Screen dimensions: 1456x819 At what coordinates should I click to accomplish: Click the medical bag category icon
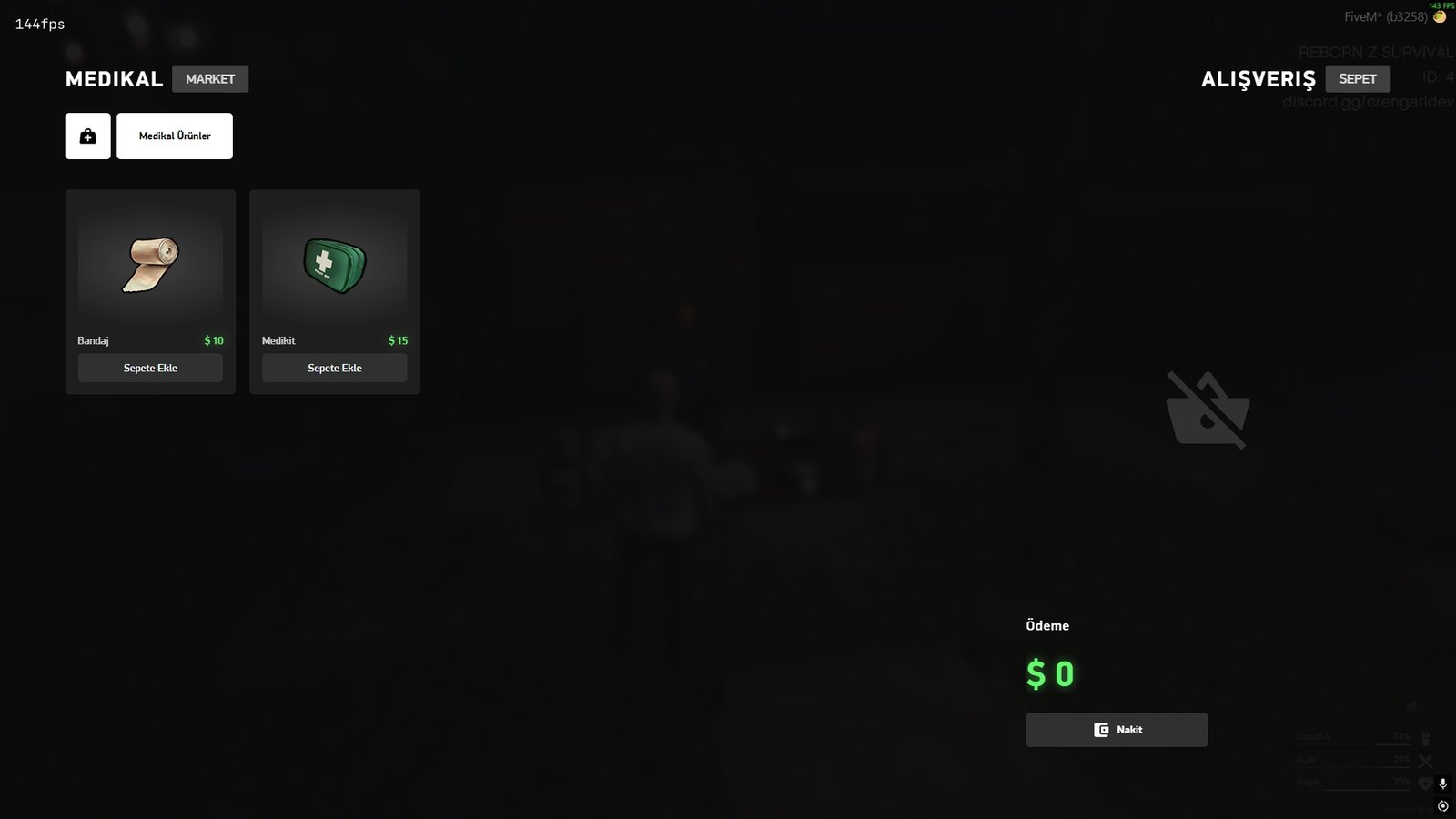86,135
